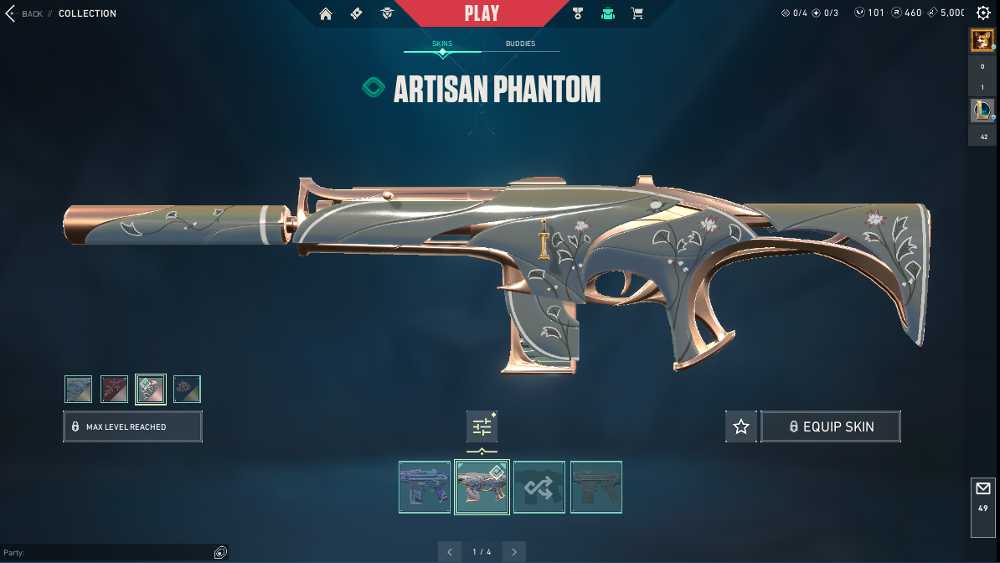The image size is (1000, 563).
Task: Equip the Artisan Phantom skin
Action: coord(830,427)
